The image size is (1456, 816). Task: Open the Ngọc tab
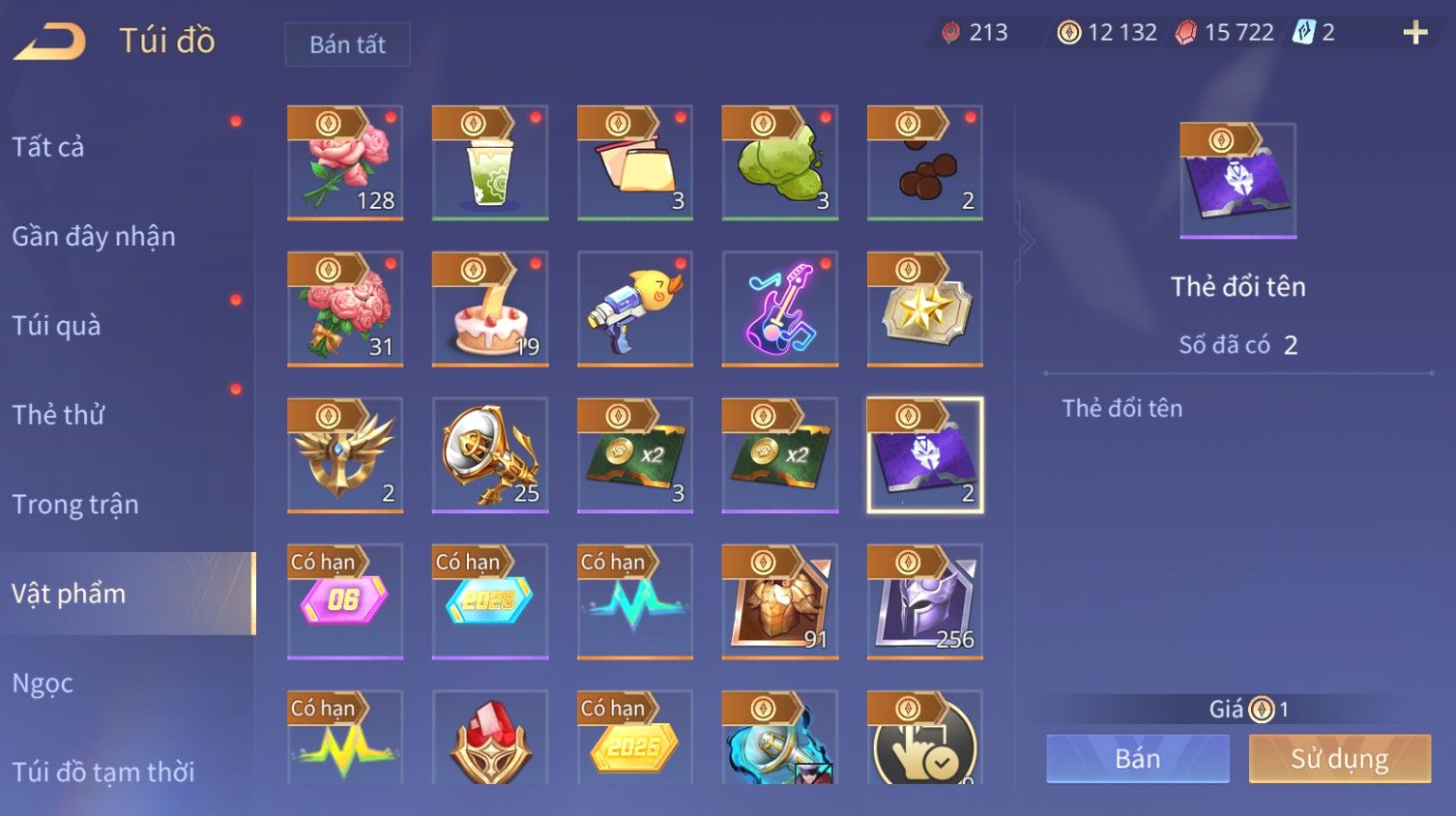pos(43,684)
